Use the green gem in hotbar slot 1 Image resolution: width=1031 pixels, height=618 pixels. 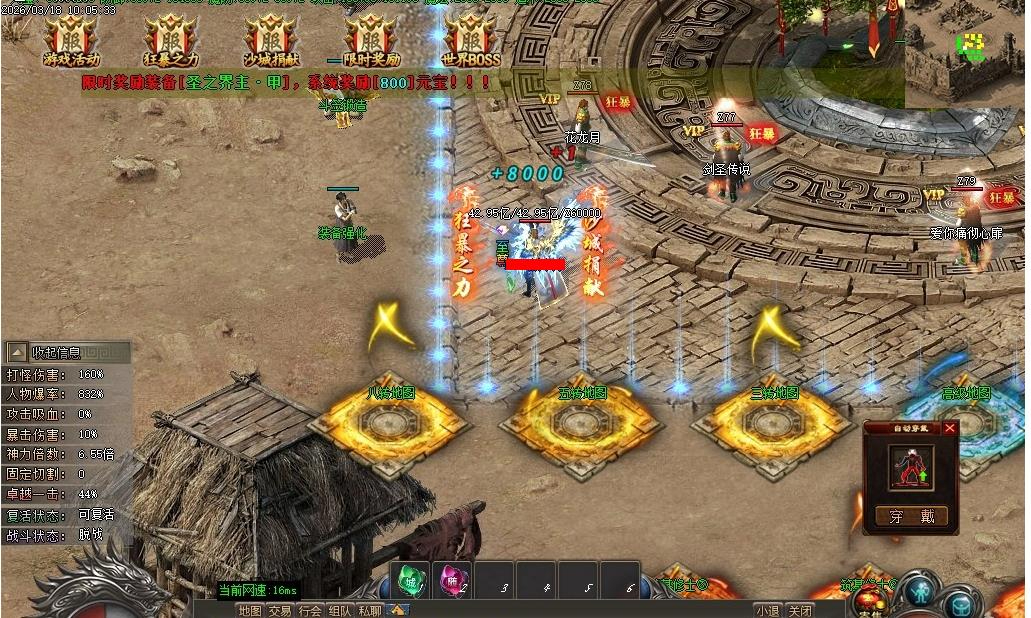tap(409, 580)
